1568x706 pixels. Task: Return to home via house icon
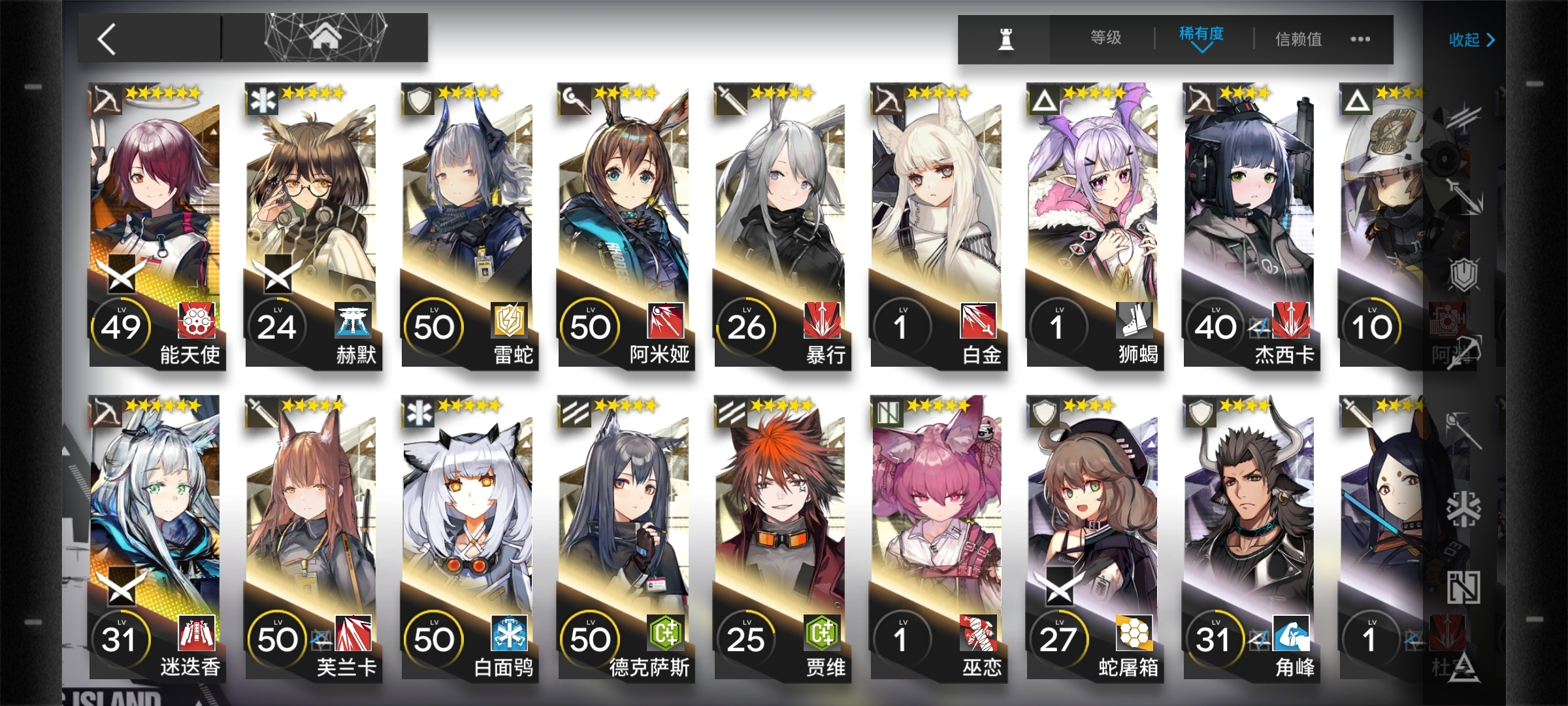(x=325, y=37)
